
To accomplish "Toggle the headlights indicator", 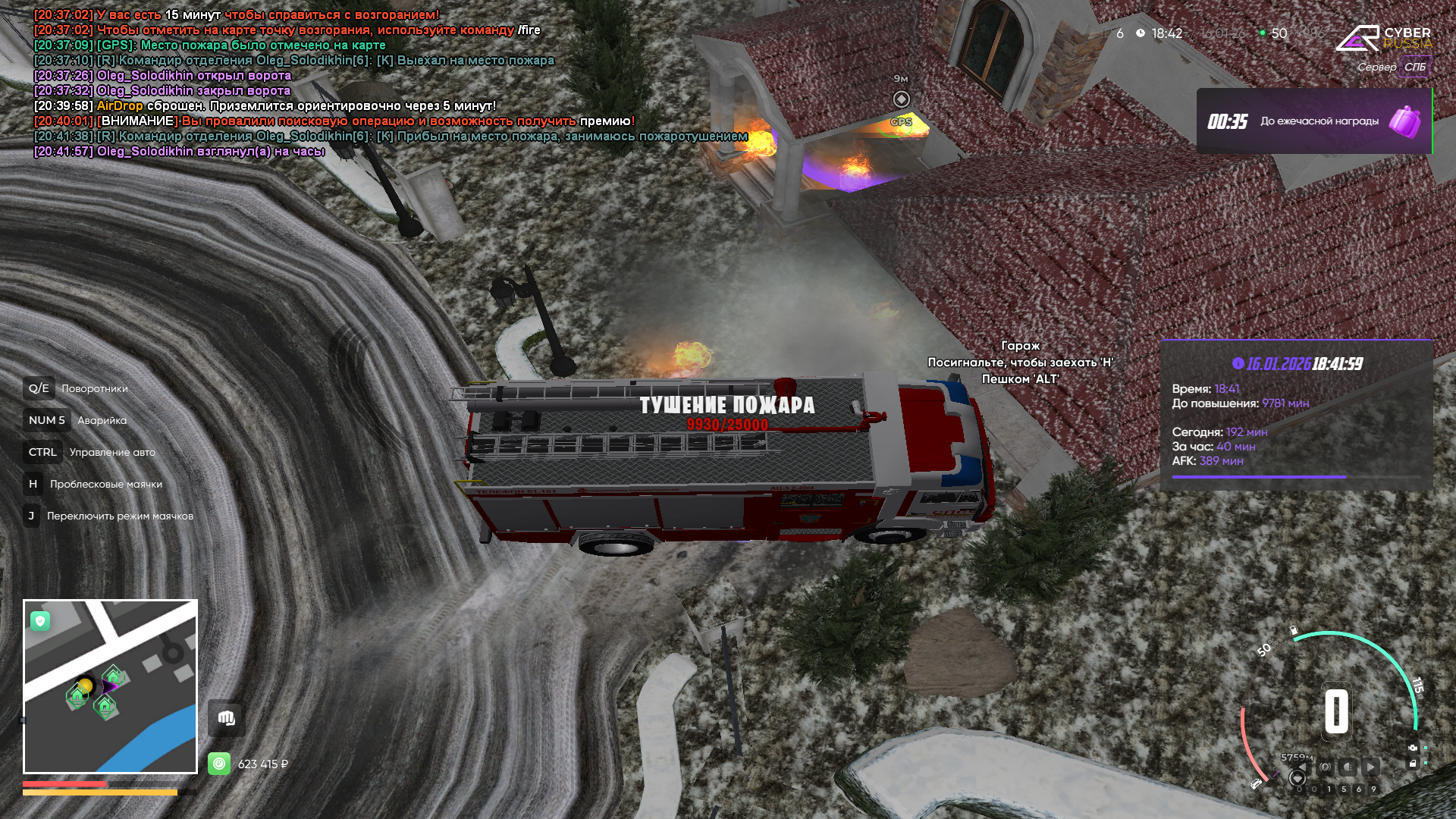I will pos(1348,767).
